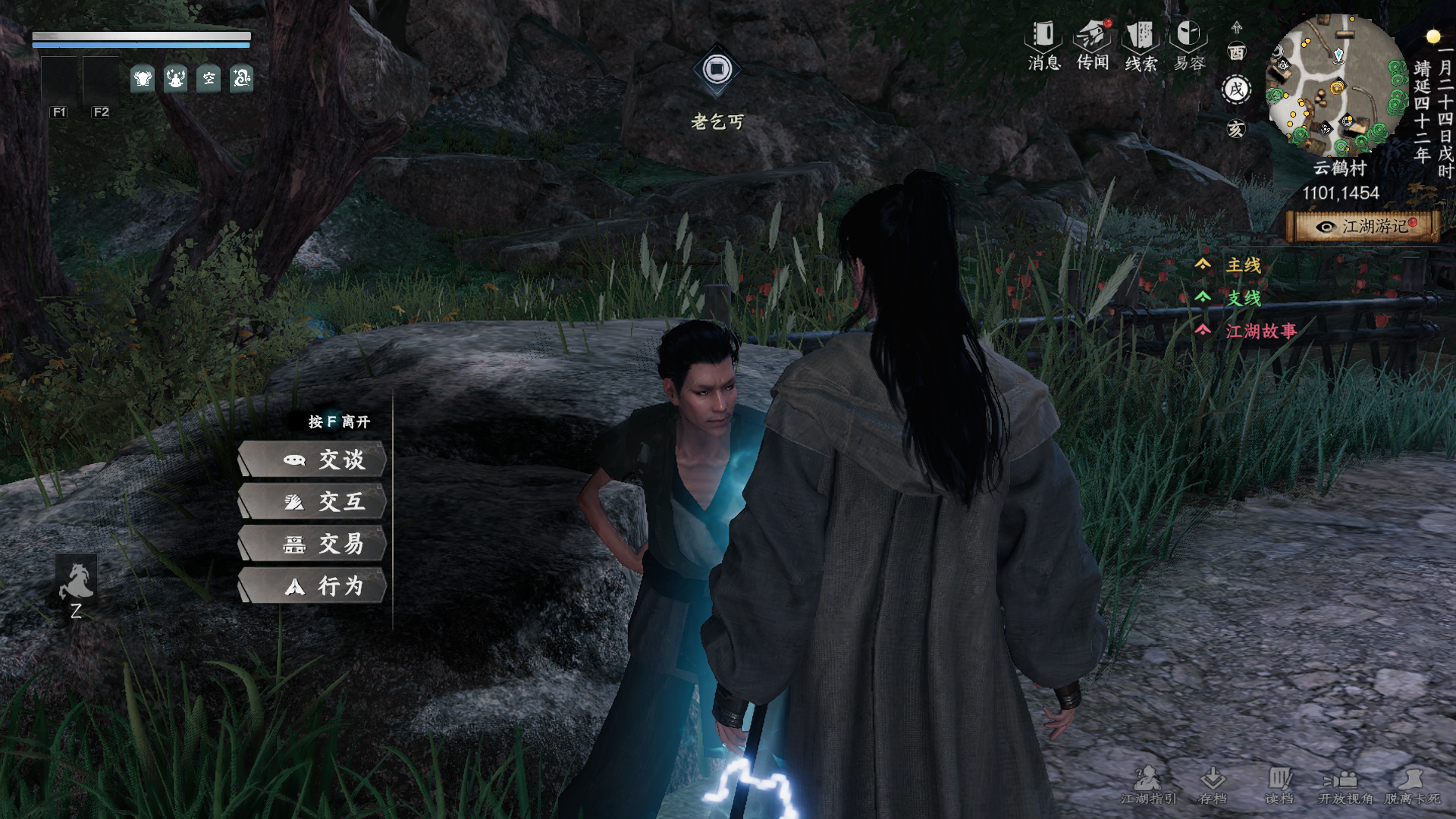The image size is (1456, 819).
Task: Click the 读档 load game button
Action: pos(1279,785)
